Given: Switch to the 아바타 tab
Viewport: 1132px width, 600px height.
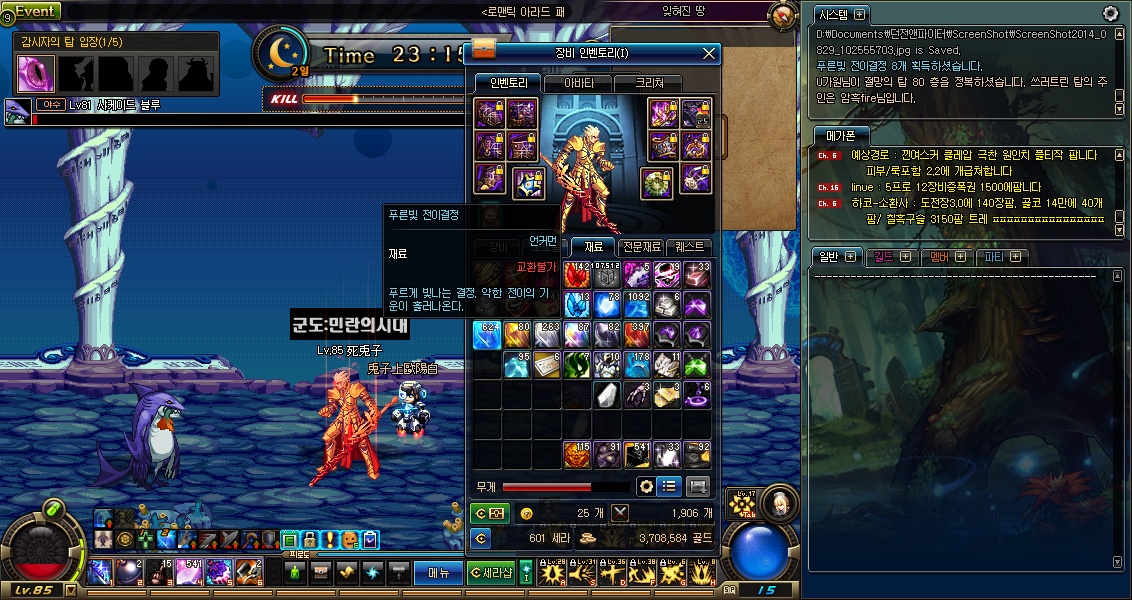Looking at the screenshot, I should [578, 83].
